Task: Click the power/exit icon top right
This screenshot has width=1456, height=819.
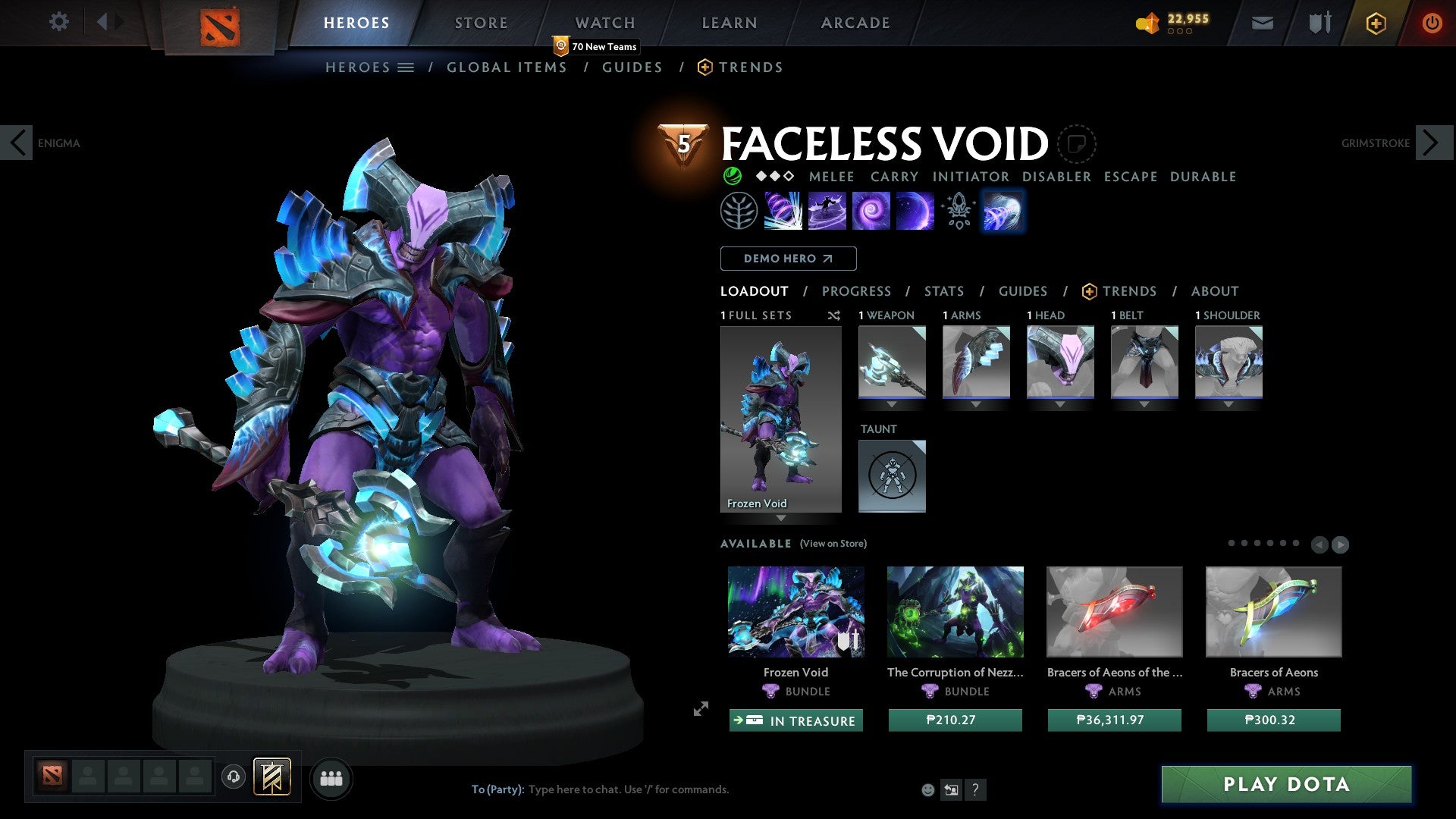Action: 1432,23
